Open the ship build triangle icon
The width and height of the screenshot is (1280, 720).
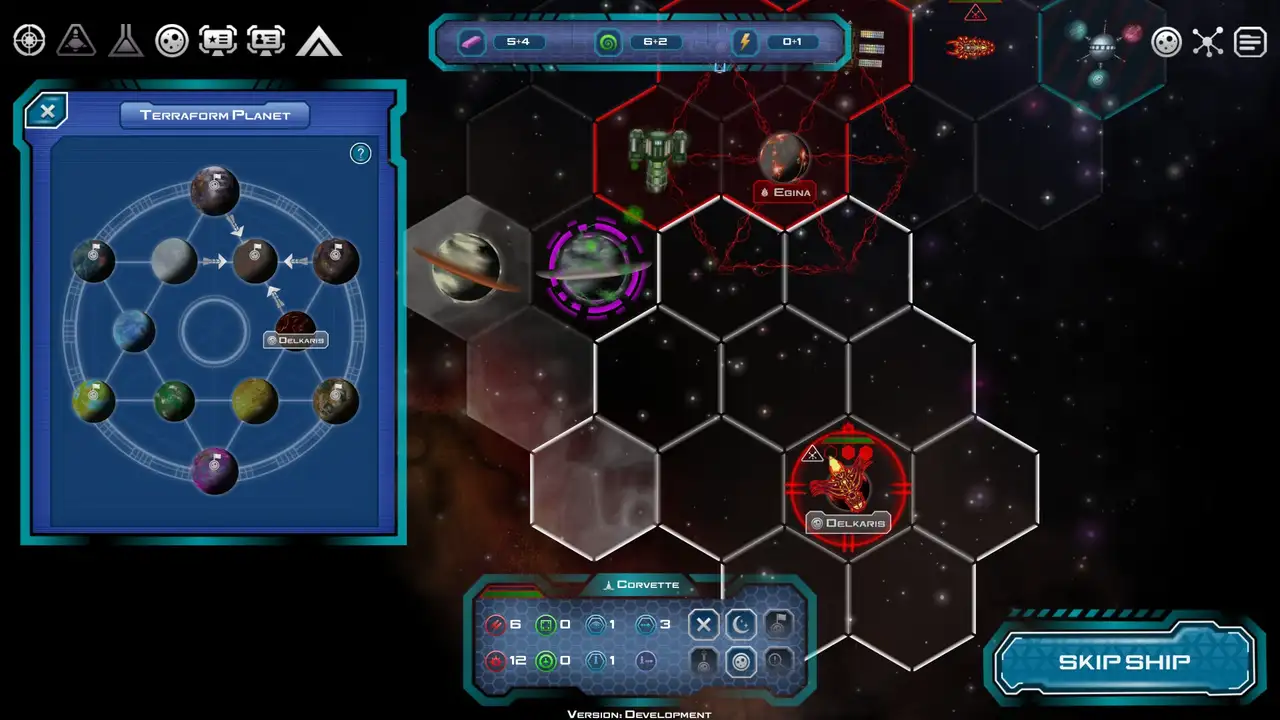coord(76,40)
